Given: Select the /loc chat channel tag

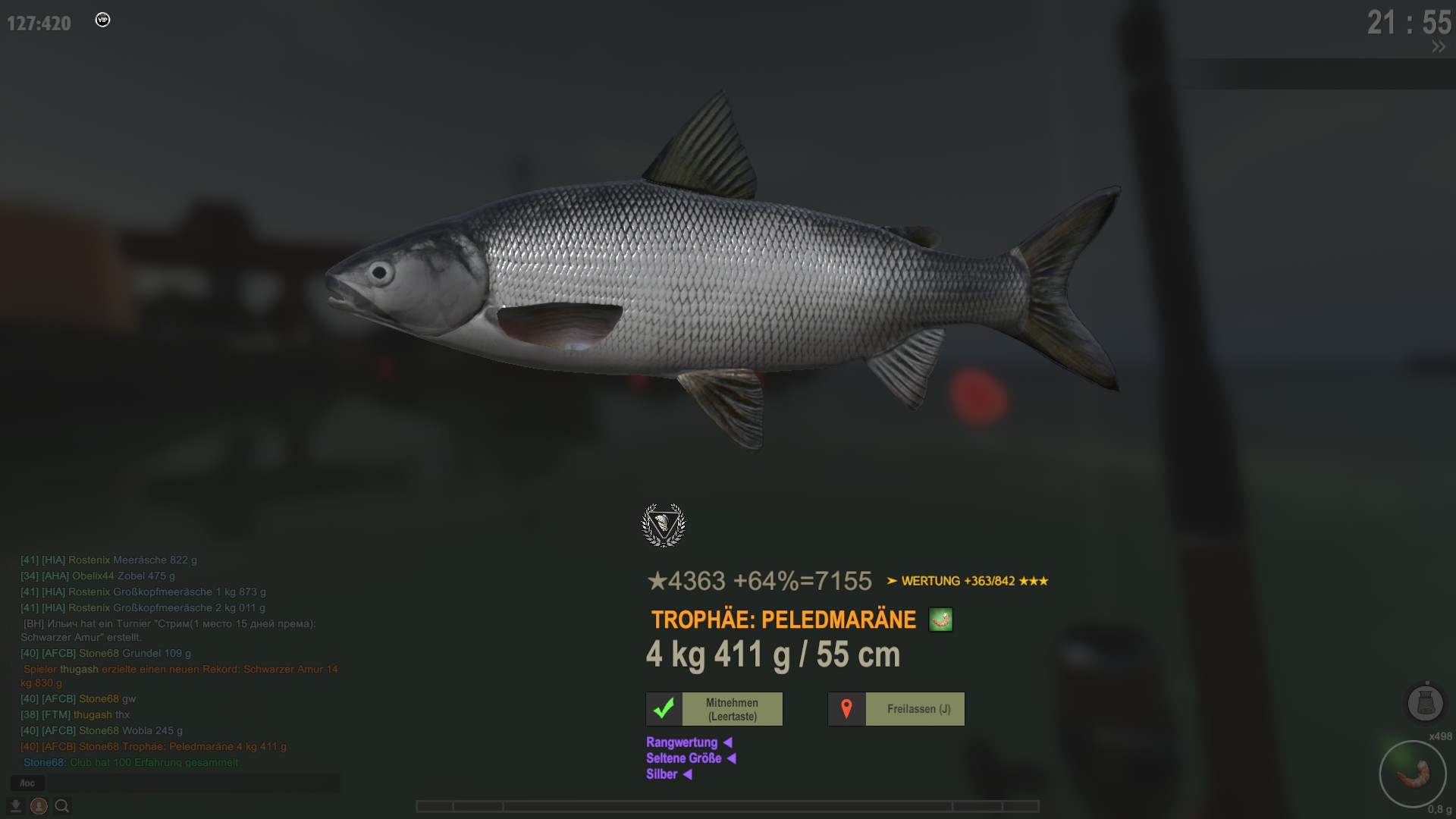Looking at the screenshot, I should pos(27,783).
